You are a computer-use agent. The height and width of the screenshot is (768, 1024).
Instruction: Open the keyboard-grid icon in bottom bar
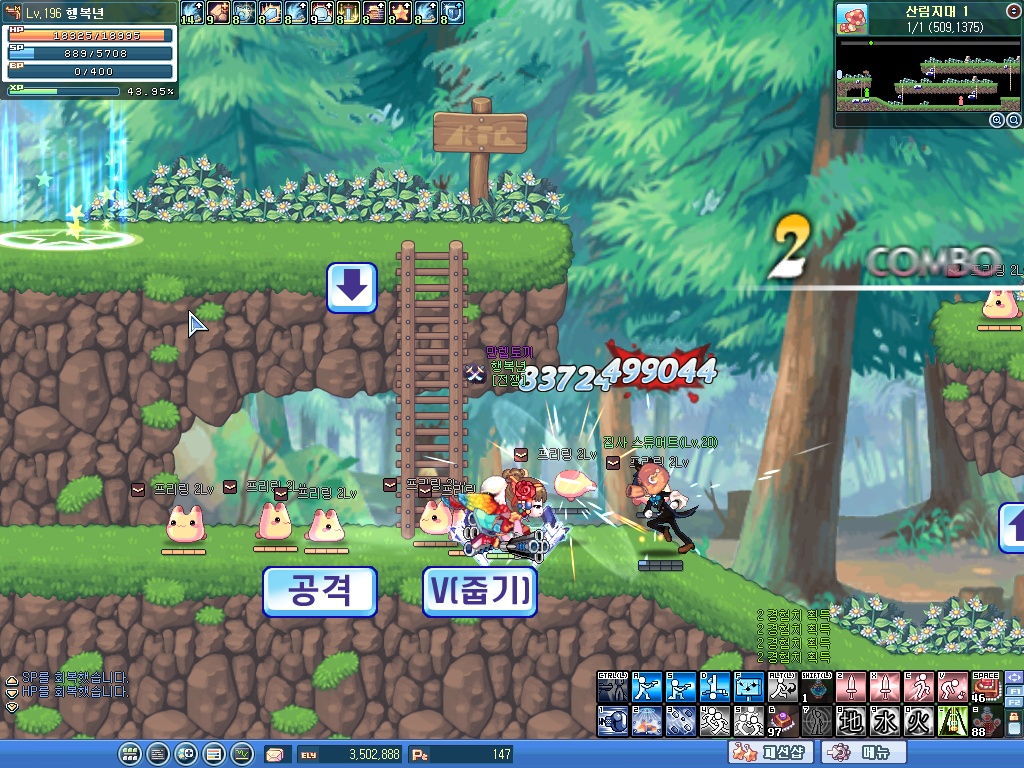130,754
